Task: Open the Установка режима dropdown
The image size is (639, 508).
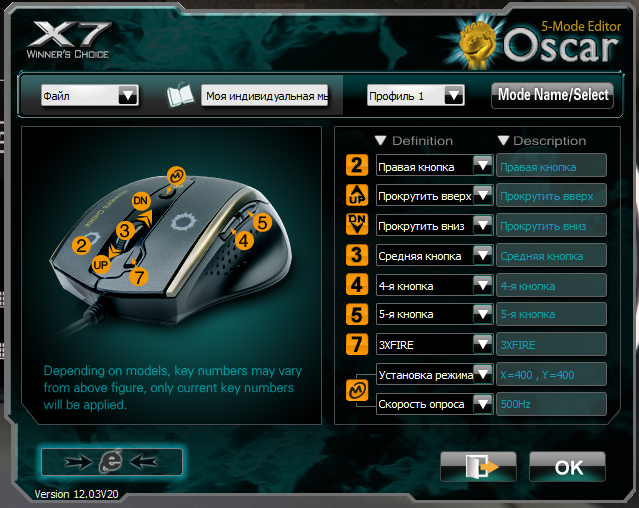Action: [x=483, y=375]
